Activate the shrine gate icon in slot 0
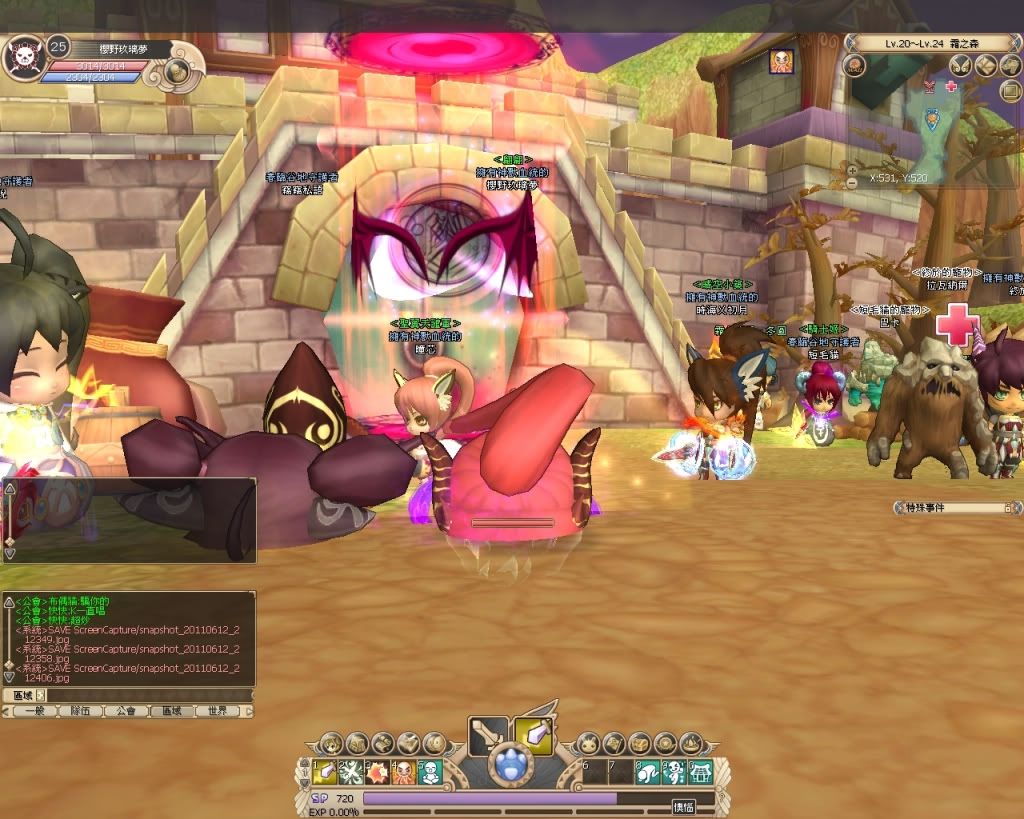The height and width of the screenshot is (819, 1024). click(x=699, y=771)
